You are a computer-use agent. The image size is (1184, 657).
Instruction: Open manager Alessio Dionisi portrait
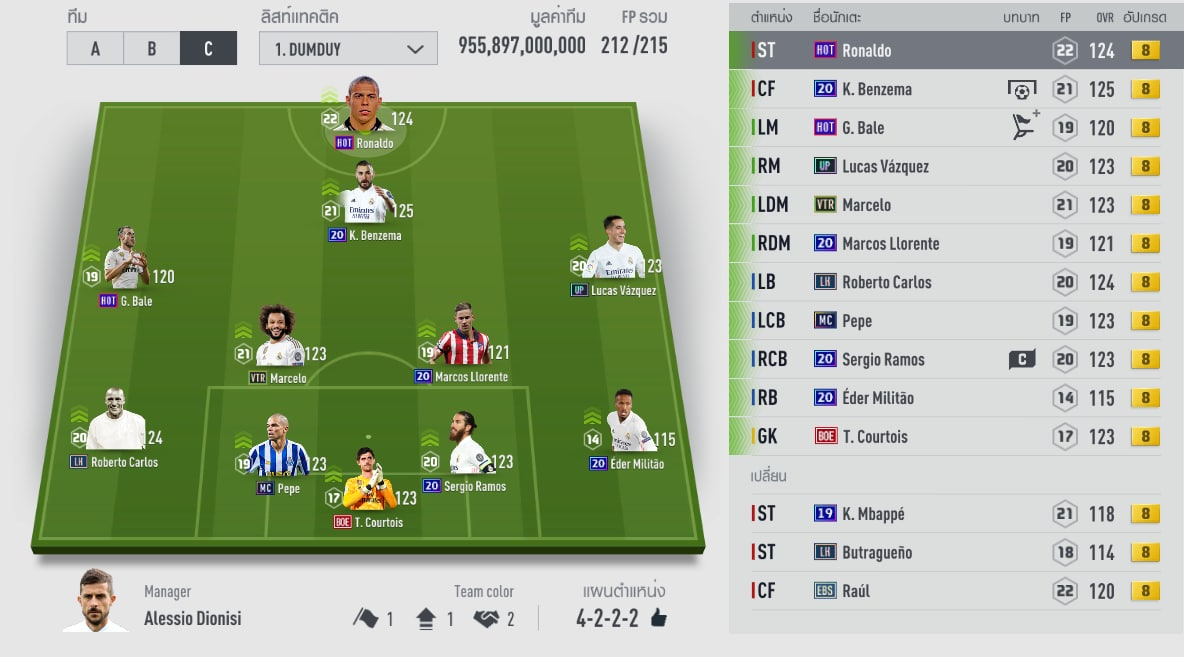point(96,602)
